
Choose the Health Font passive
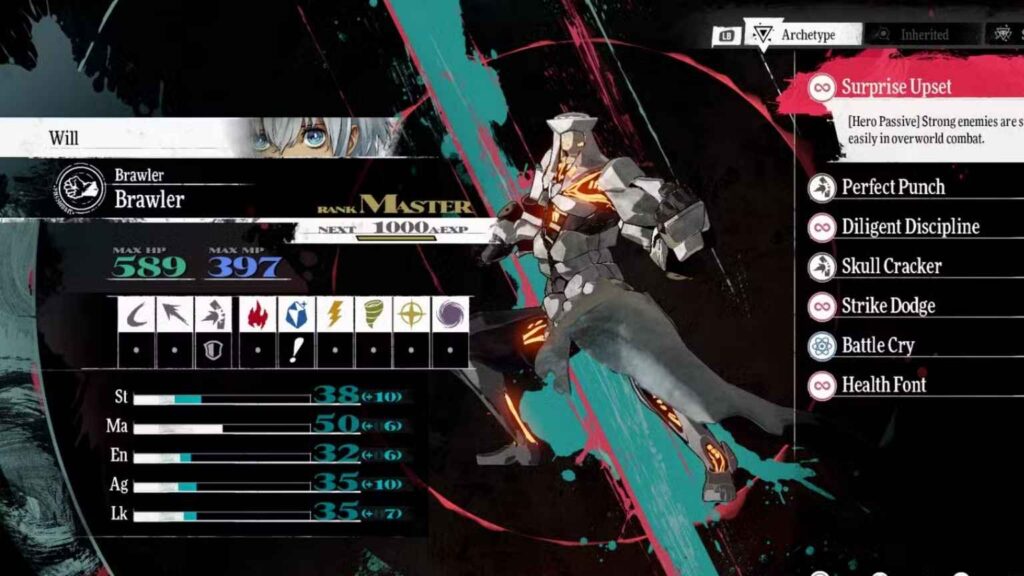[x=883, y=385]
